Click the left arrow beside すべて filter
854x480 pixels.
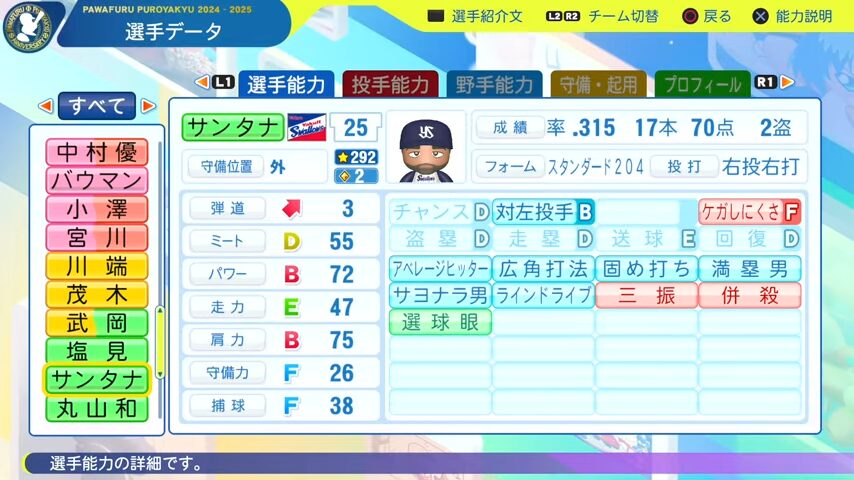click(x=45, y=105)
